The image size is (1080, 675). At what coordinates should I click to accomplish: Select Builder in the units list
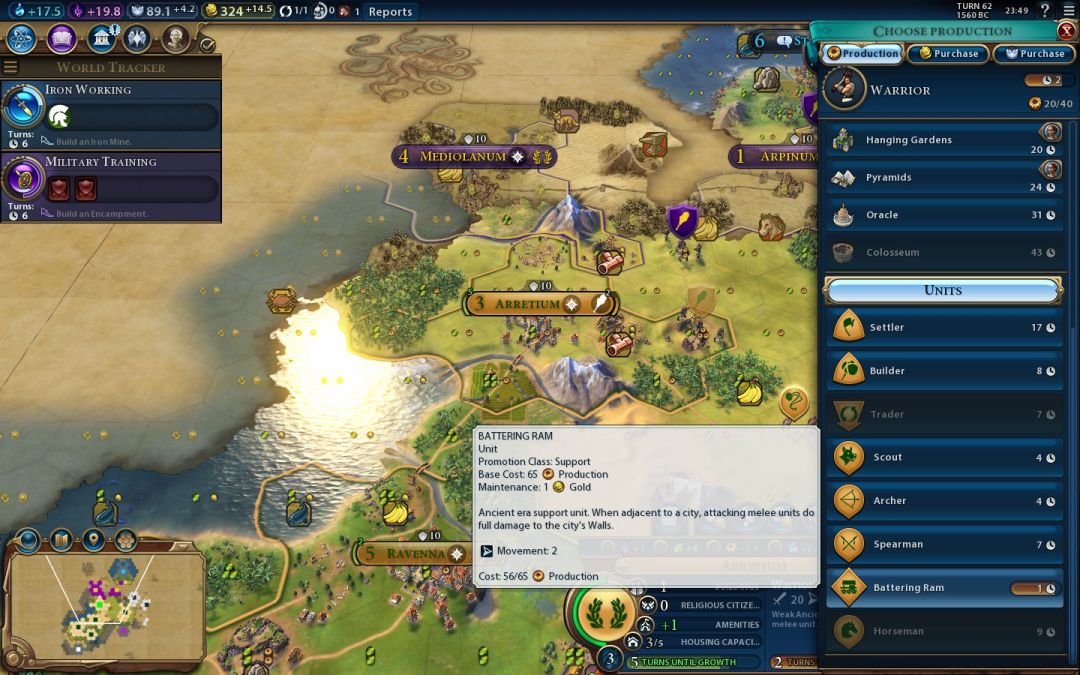point(944,371)
